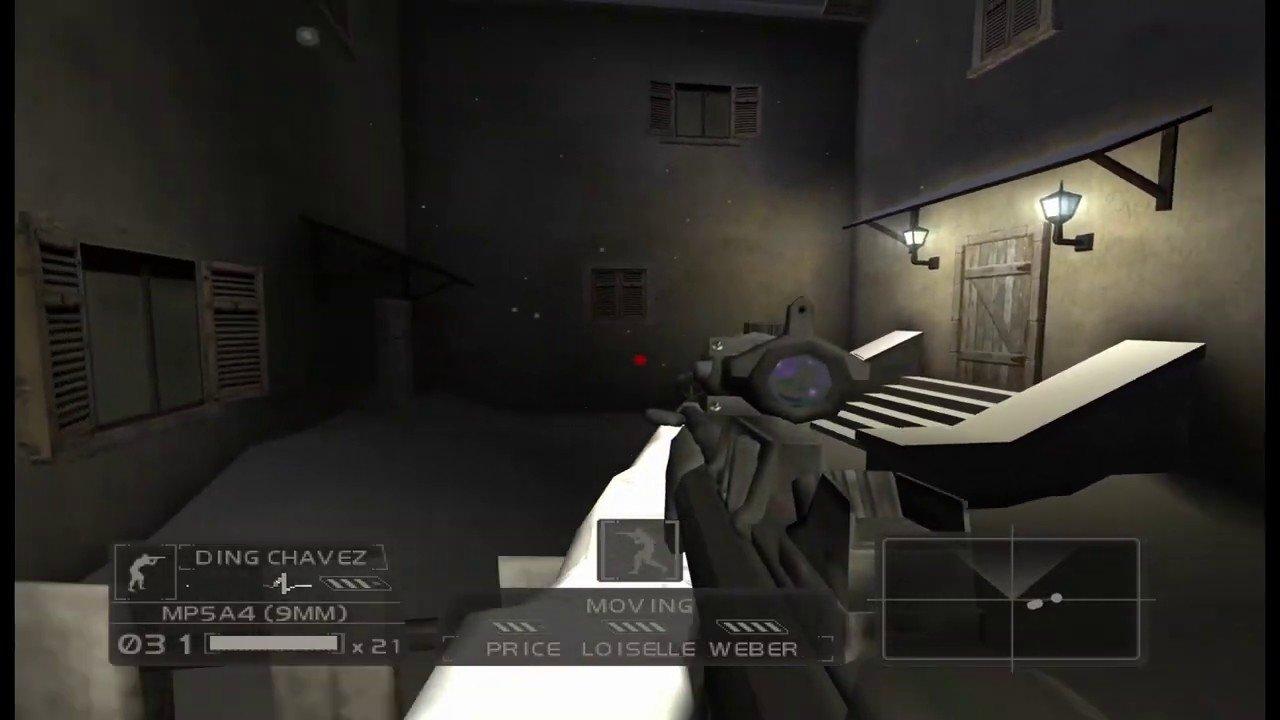
Task: Toggle teammate WEBER's ready status
Action: point(755,648)
